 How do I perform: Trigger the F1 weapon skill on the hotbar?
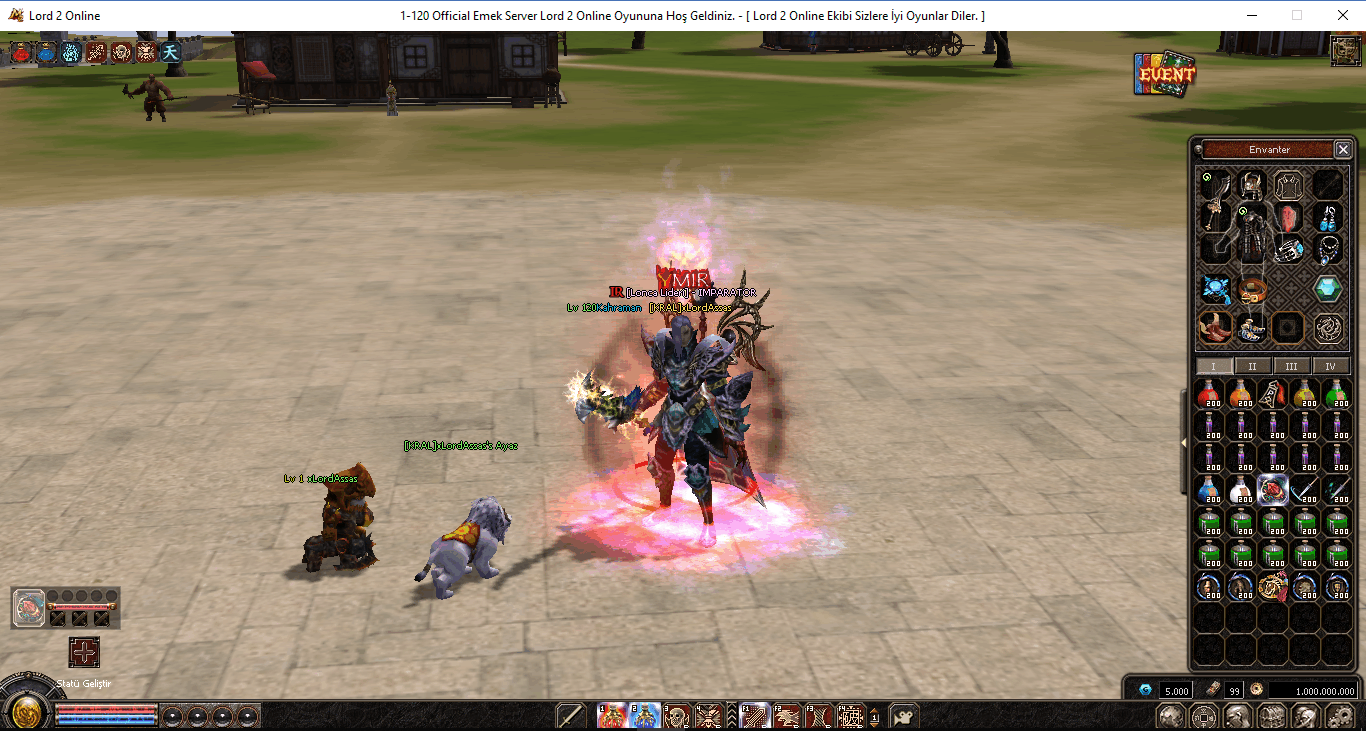(753, 715)
